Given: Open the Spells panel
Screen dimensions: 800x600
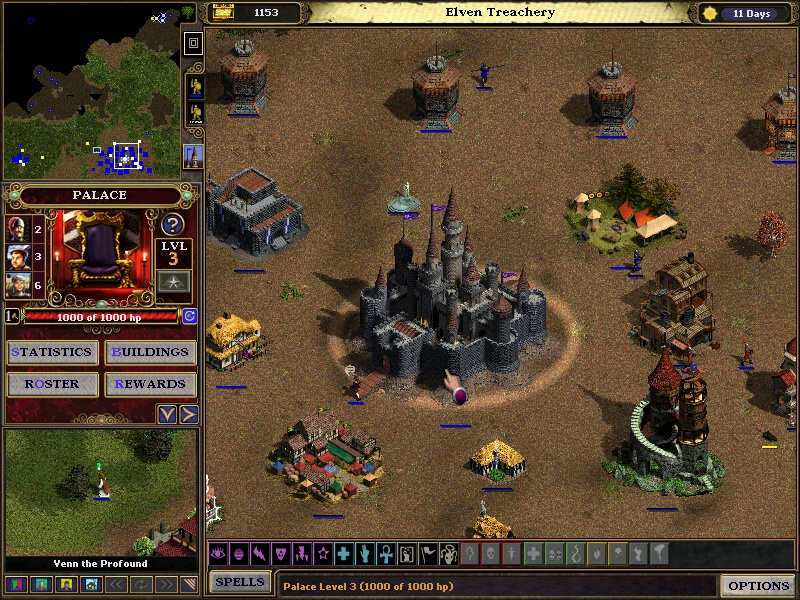Looking at the screenshot, I should (240, 582).
